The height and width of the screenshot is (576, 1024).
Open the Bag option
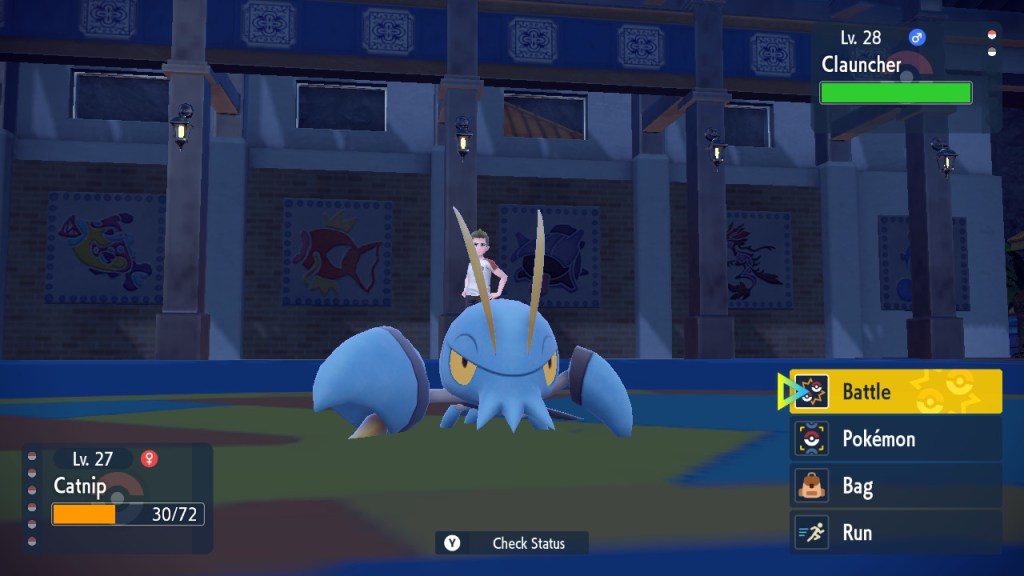[x=895, y=486]
